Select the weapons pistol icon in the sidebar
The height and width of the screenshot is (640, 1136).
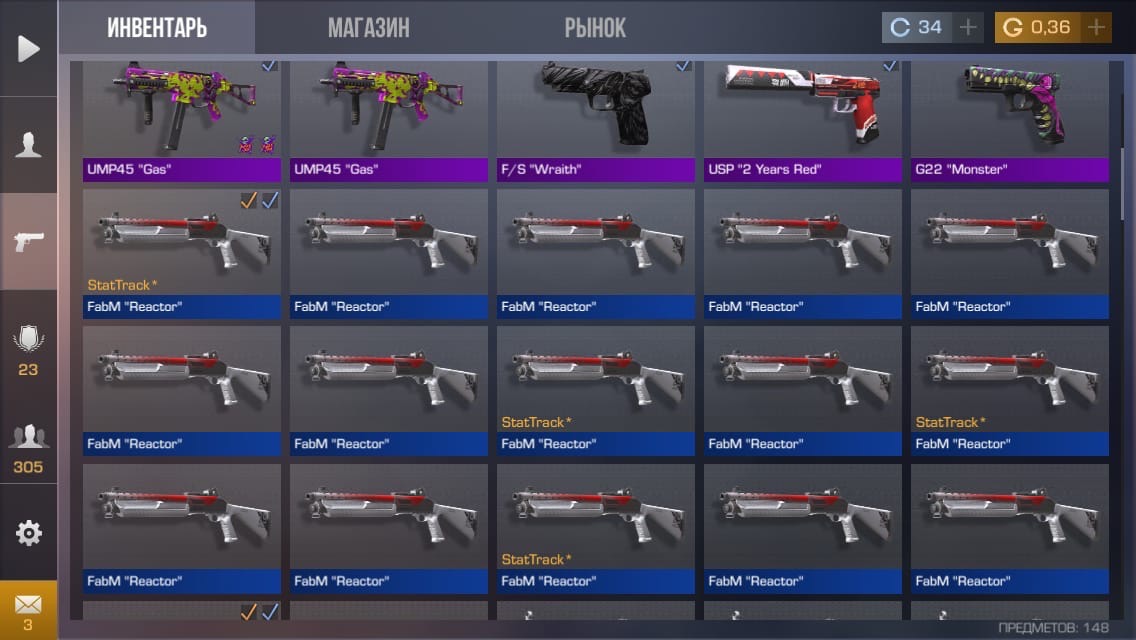click(29, 241)
